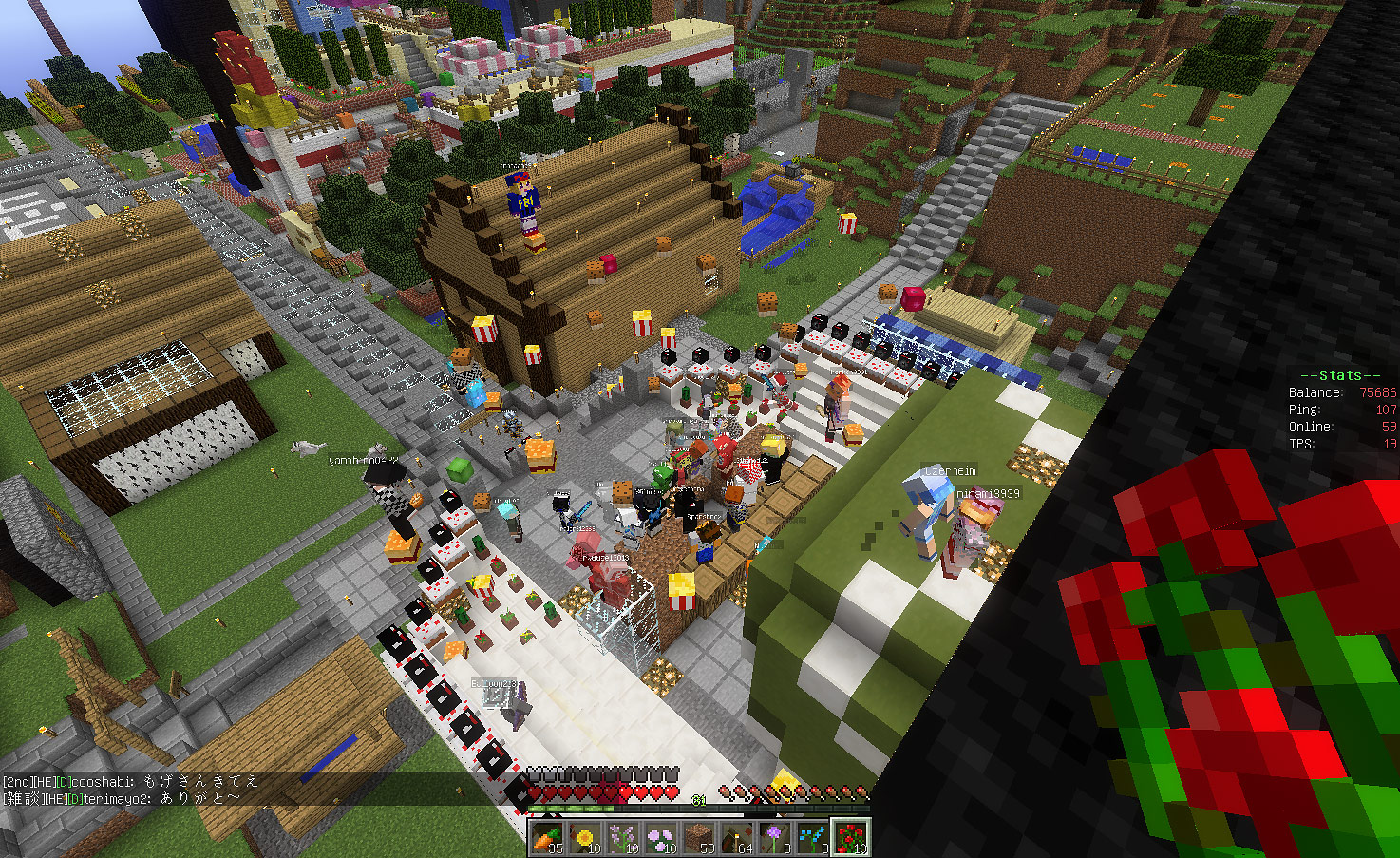The width and height of the screenshot is (1400, 858).
Task: Pick the dirt block stack of 59
Action: tap(698, 837)
